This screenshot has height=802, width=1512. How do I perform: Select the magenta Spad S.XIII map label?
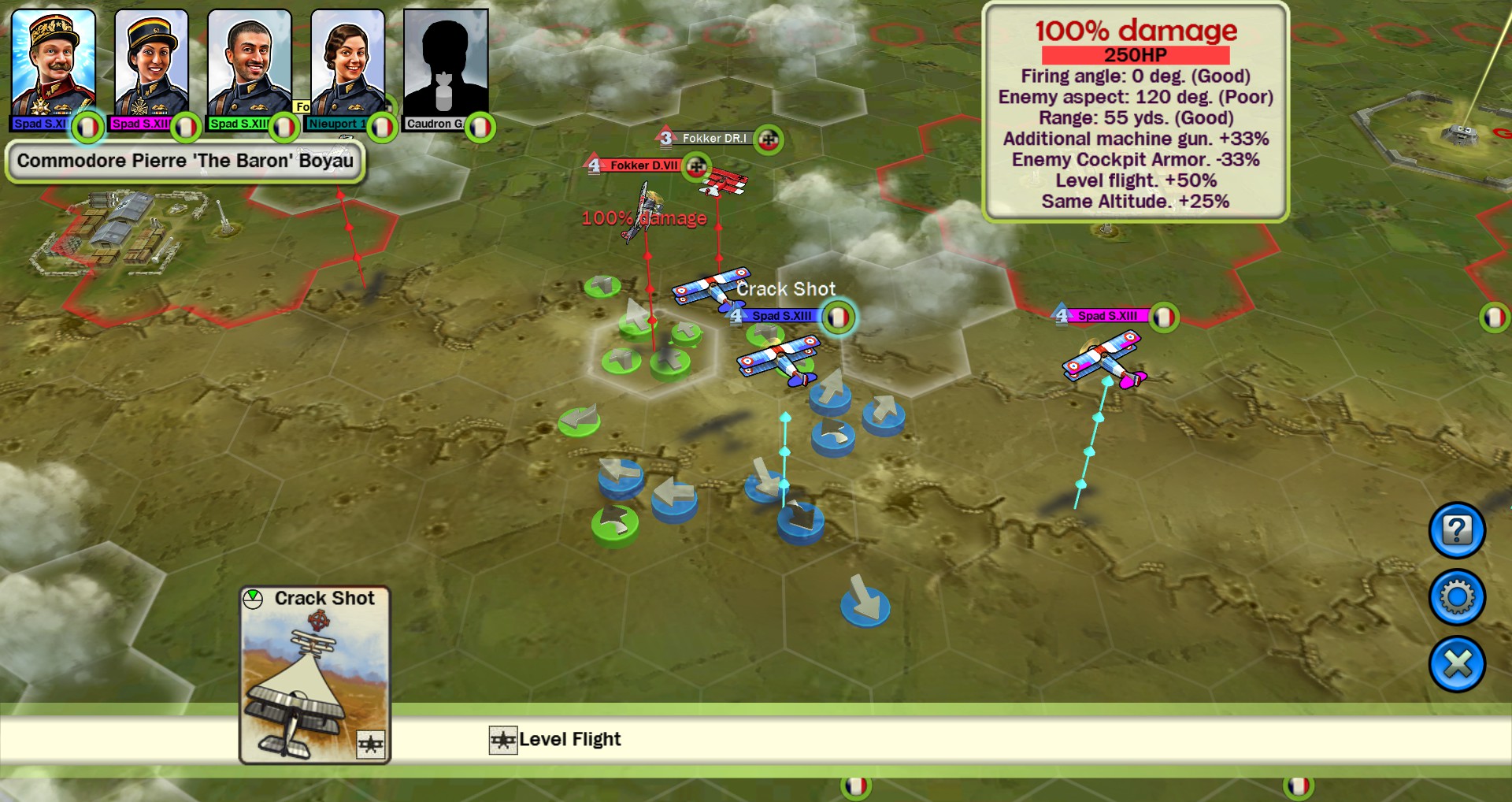[x=1107, y=316]
